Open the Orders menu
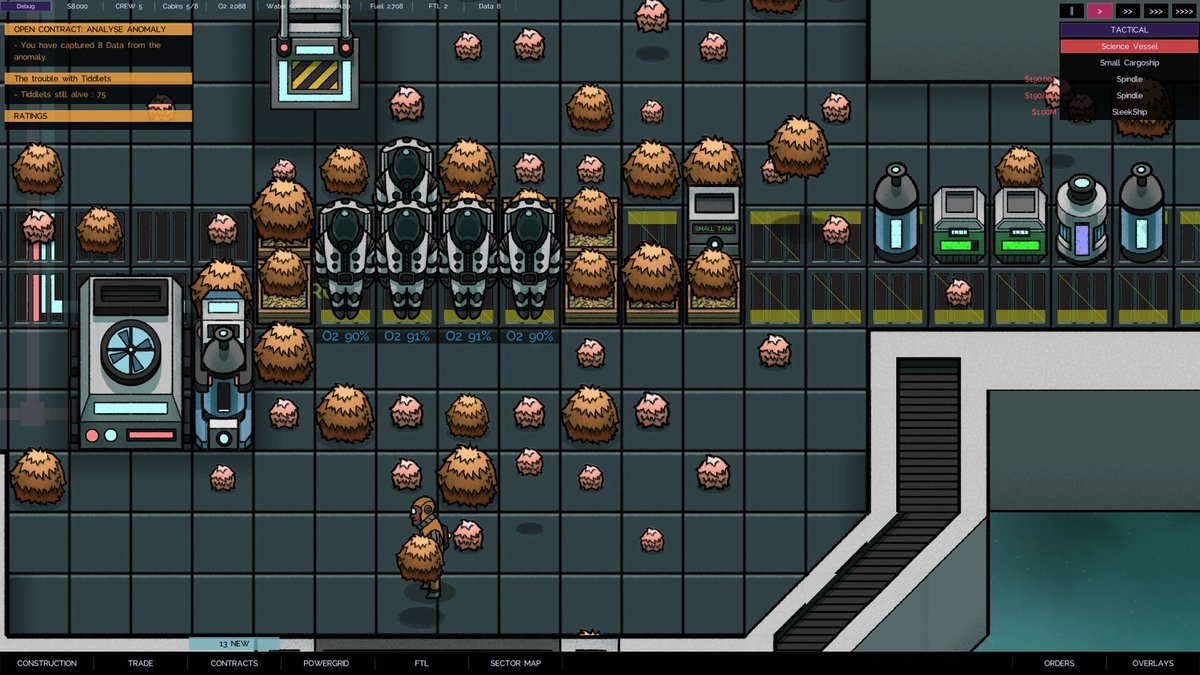This screenshot has width=1200, height=675. [x=1059, y=663]
